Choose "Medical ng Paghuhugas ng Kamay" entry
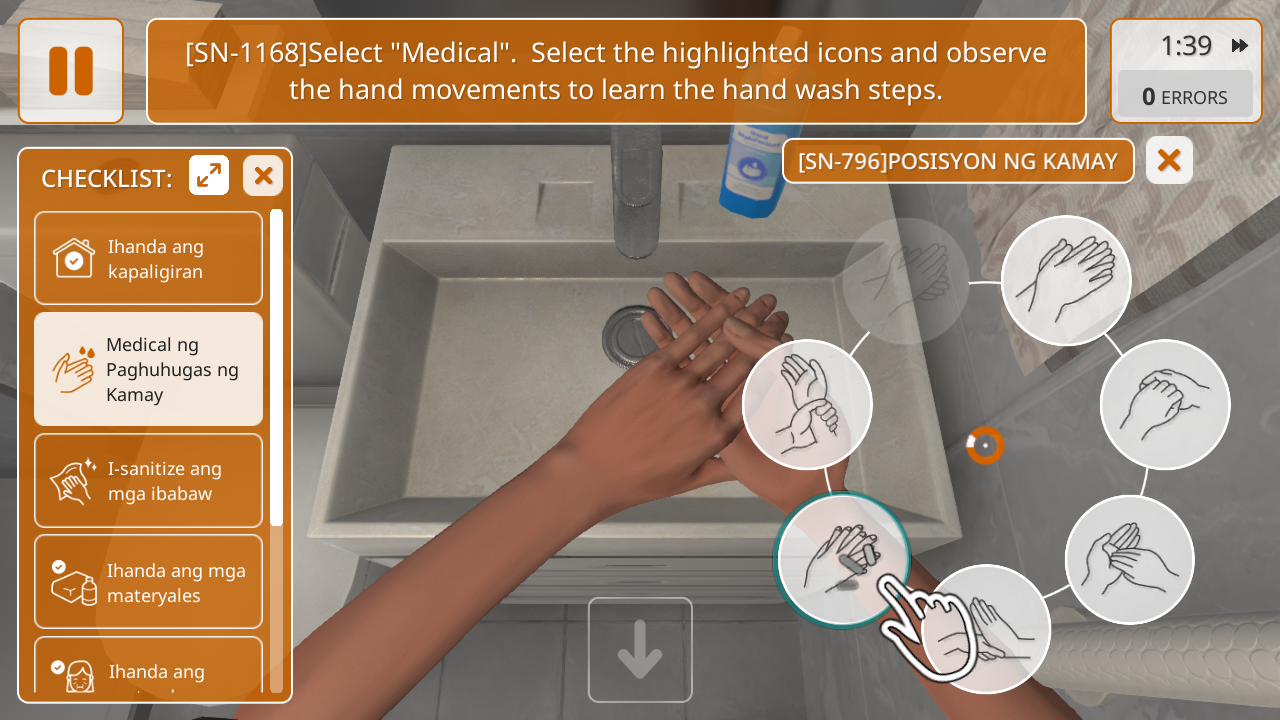Image resolution: width=1280 pixels, height=720 pixels. pyautogui.click(x=148, y=369)
